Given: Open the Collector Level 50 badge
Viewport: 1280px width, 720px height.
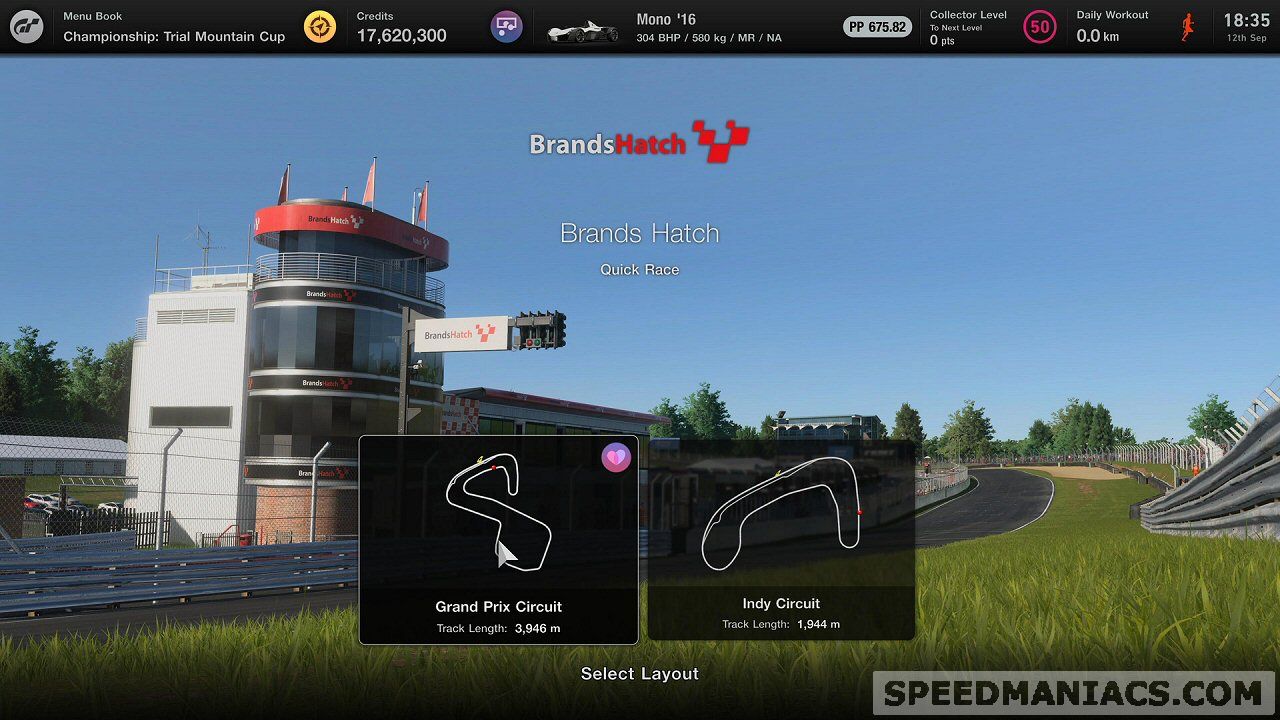Looking at the screenshot, I should [x=1040, y=27].
